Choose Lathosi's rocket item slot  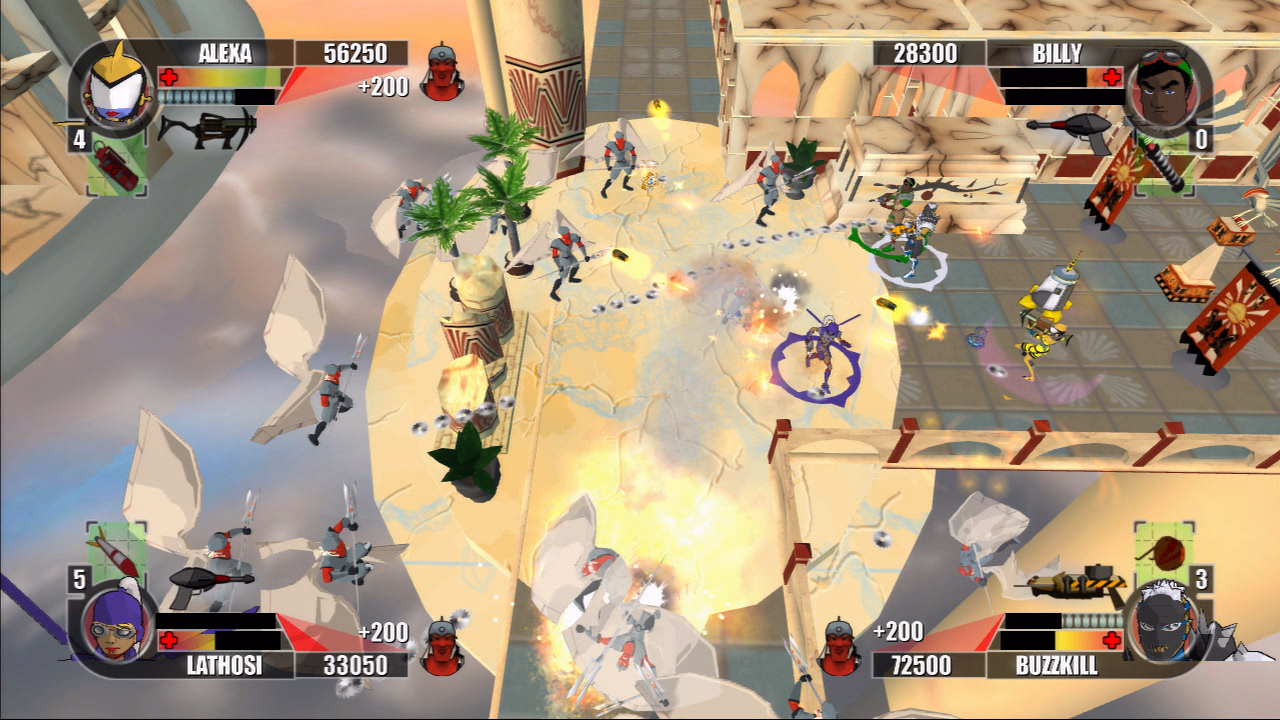coord(115,551)
